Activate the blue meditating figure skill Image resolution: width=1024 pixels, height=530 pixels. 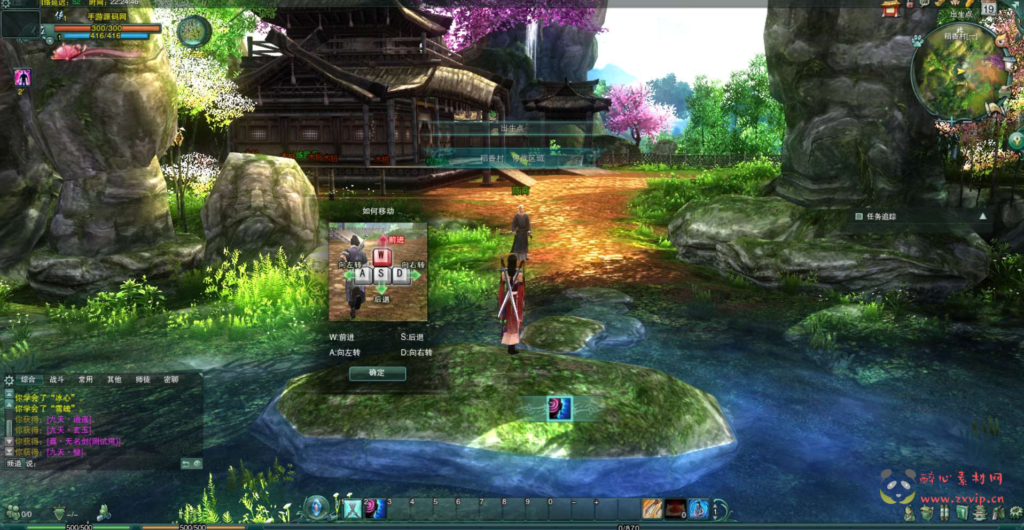(x=699, y=509)
